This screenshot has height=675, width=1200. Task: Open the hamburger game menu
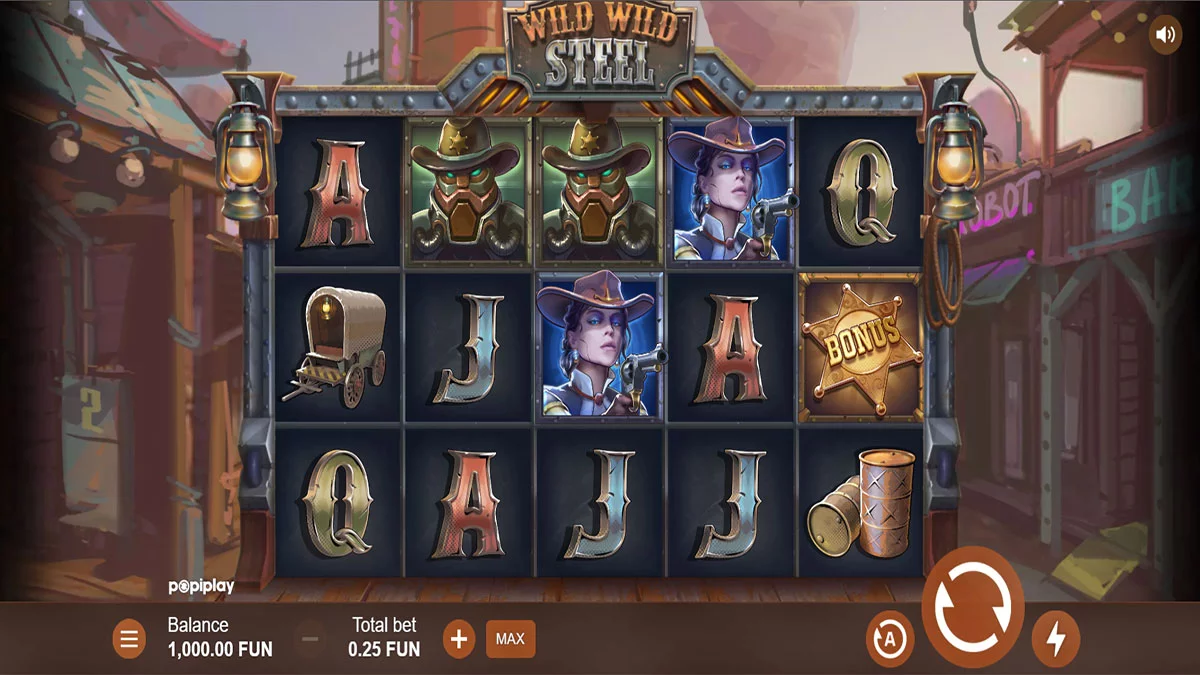[129, 639]
